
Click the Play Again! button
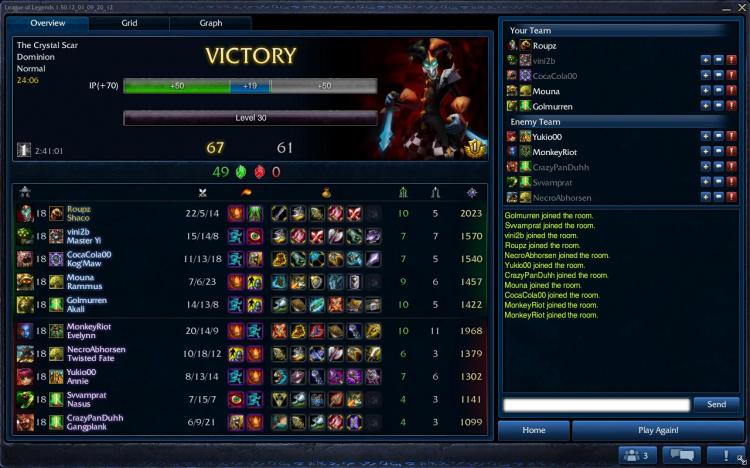click(x=657, y=430)
